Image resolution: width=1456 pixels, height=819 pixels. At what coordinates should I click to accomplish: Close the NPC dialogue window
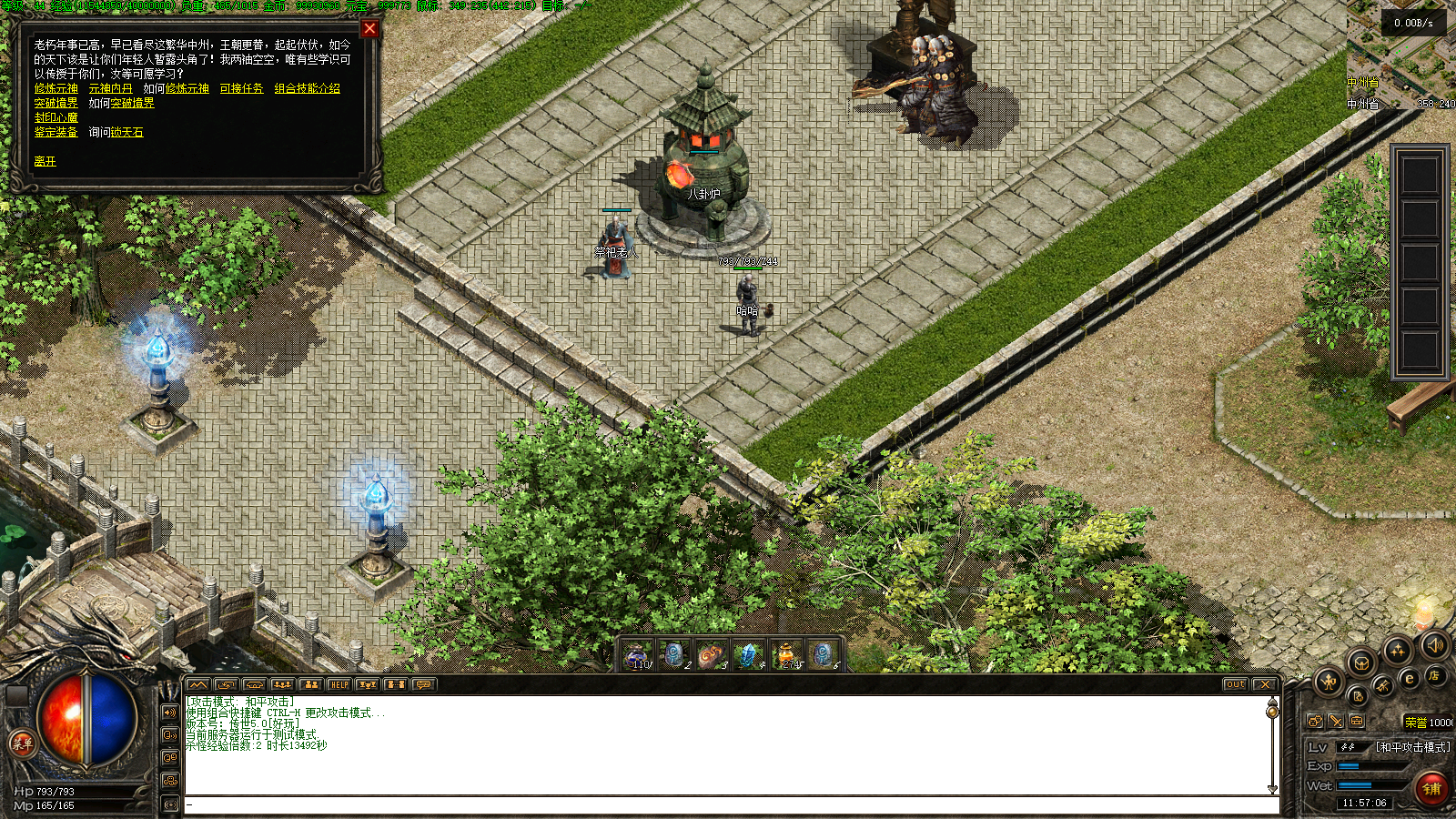(x=369, y=28)
